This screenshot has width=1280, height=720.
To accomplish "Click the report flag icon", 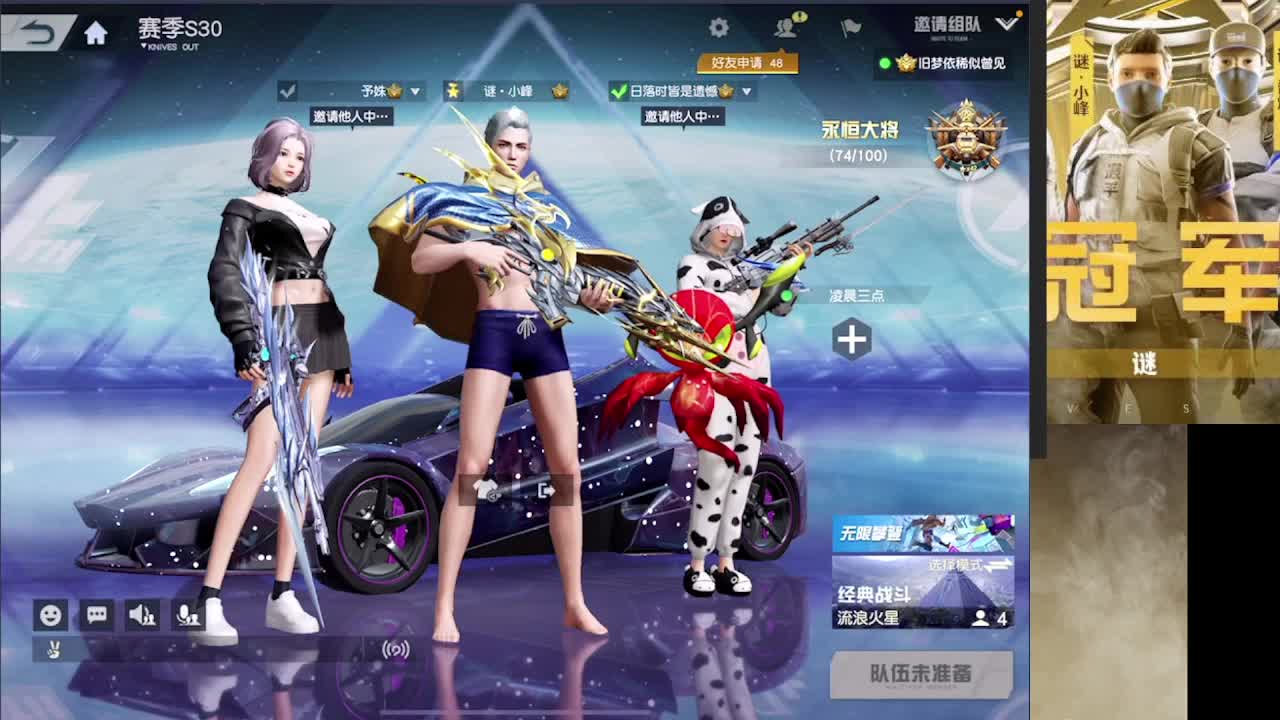I will pos(851,27).
